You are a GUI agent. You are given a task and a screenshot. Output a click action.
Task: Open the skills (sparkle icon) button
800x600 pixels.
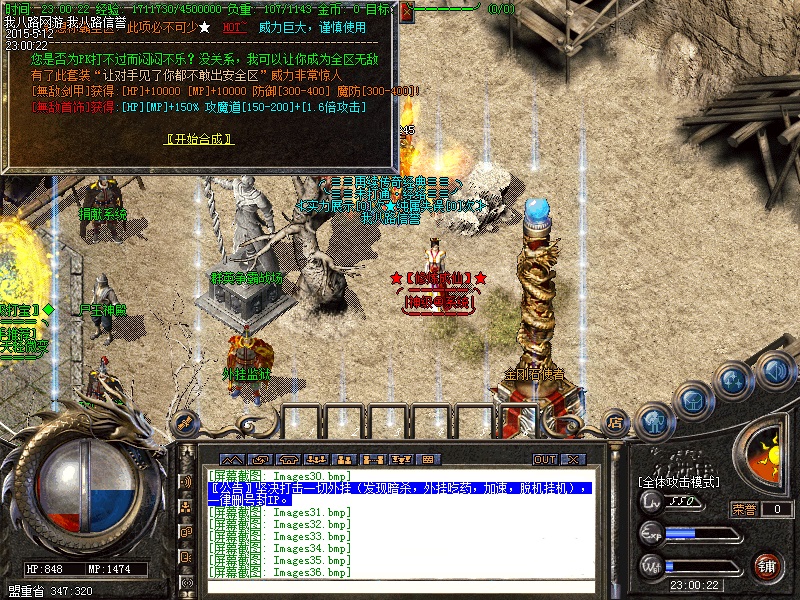pyautogui.click(x=733, y=380)
